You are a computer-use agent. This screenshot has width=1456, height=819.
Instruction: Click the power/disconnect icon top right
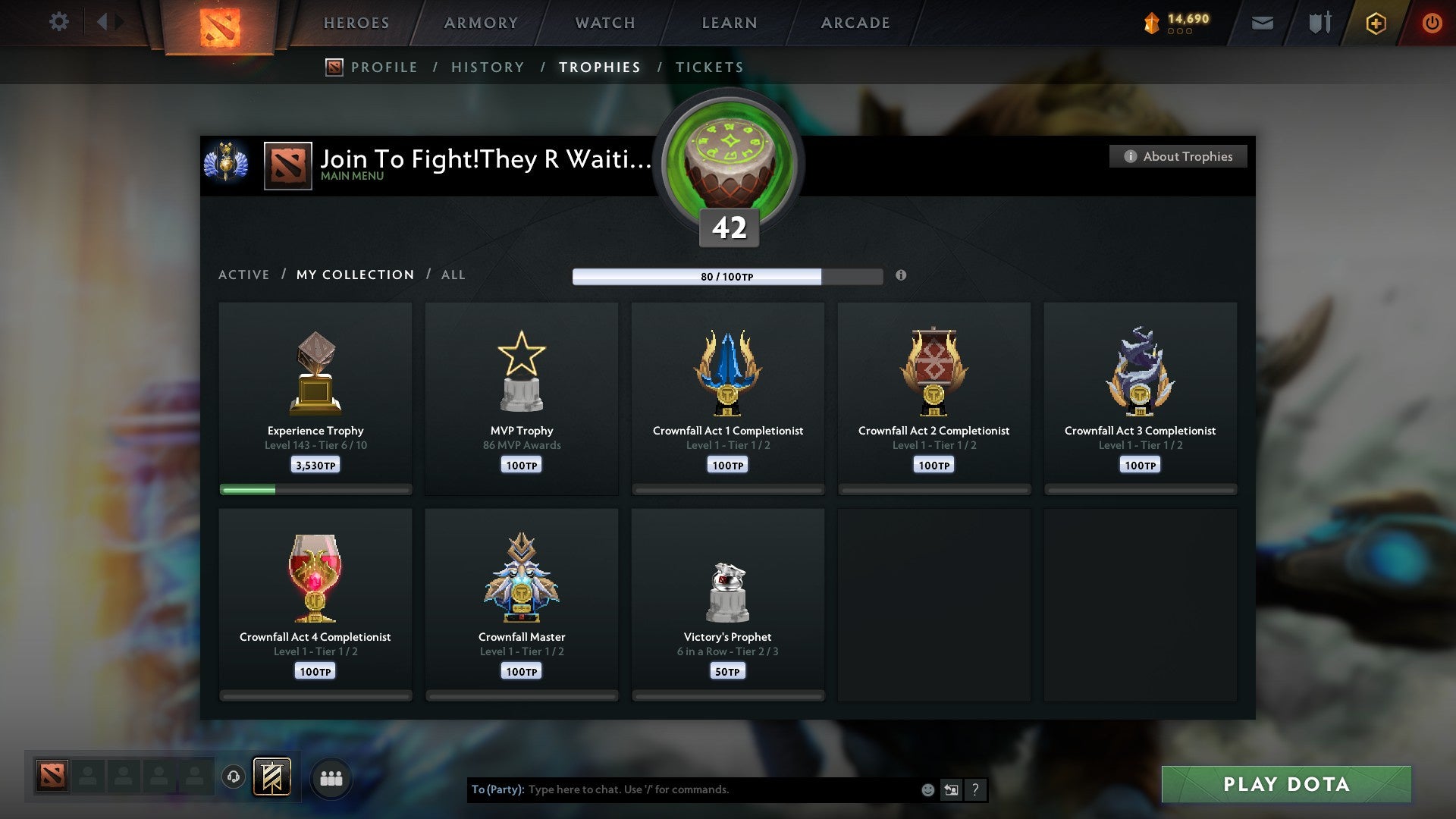(1432, 23)
